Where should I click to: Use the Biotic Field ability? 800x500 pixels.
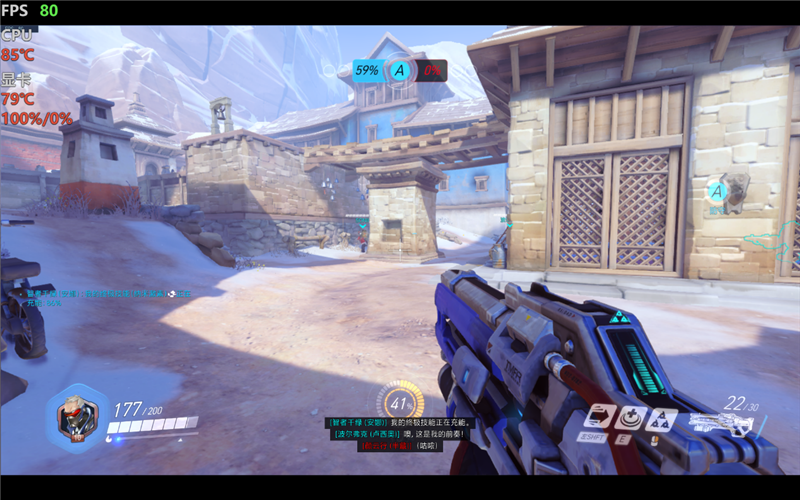(630, 418)
